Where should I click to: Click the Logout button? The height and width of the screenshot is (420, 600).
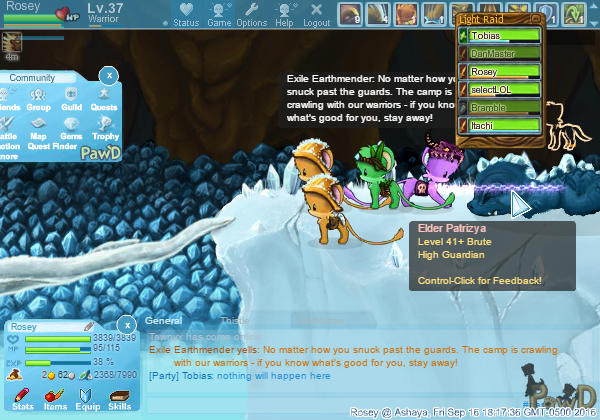pyautogui.click(x=316, y=14)
